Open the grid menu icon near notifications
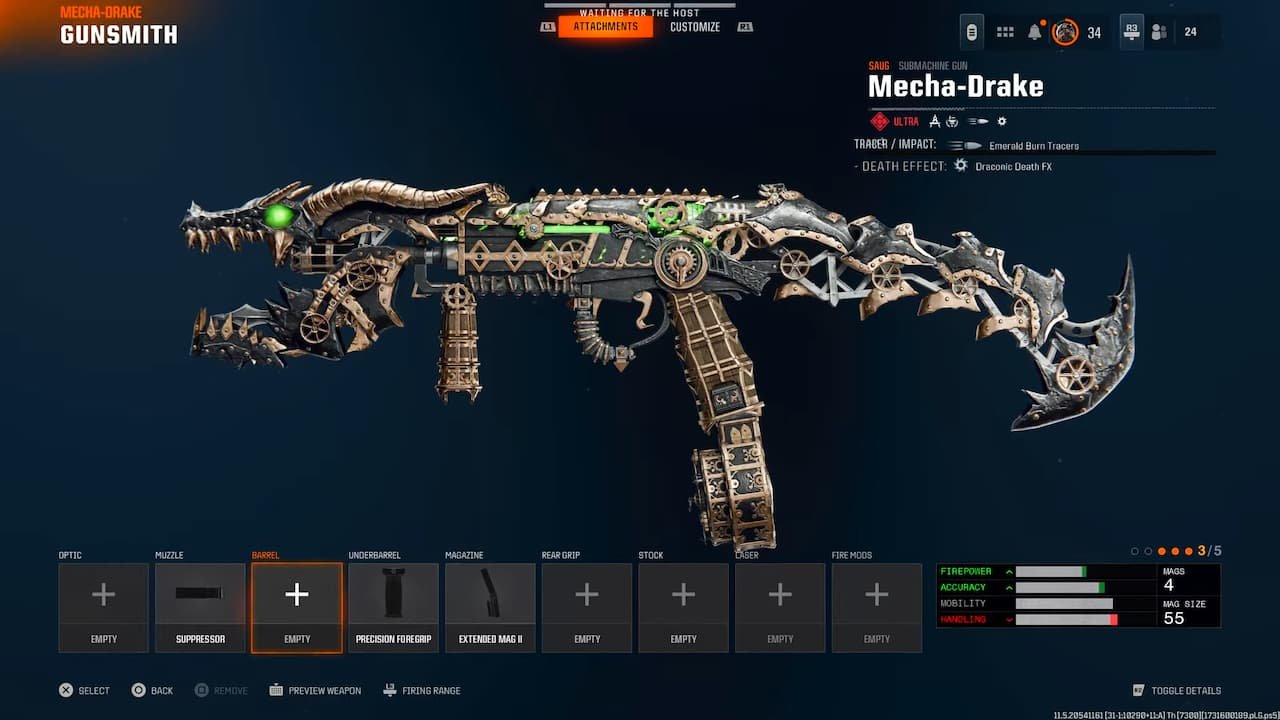This screenshot has width=1280, height=720. [1005, 31]
